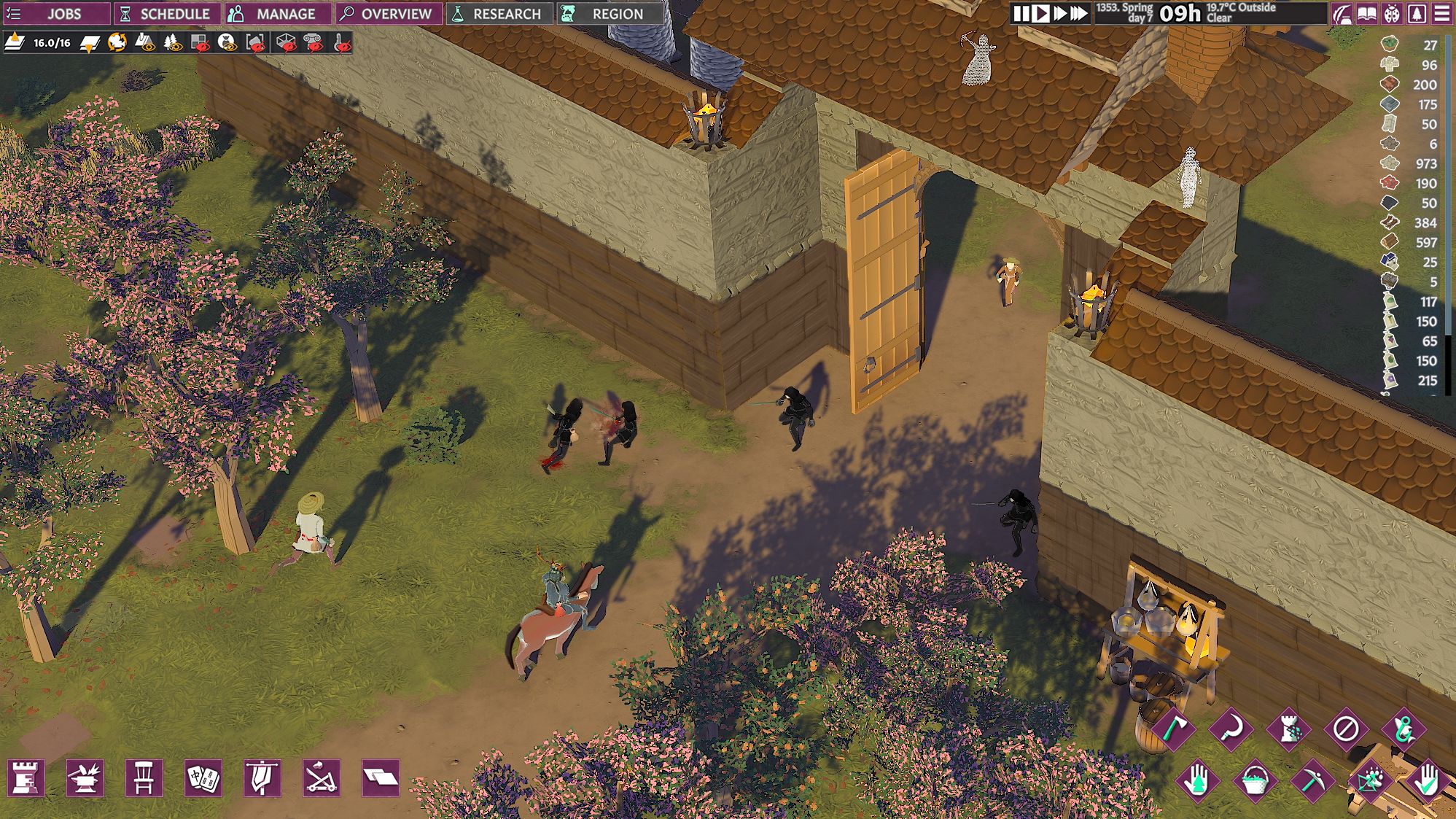Show the Overview panel
1456x819 pixels.
click(x=389, y=13)
